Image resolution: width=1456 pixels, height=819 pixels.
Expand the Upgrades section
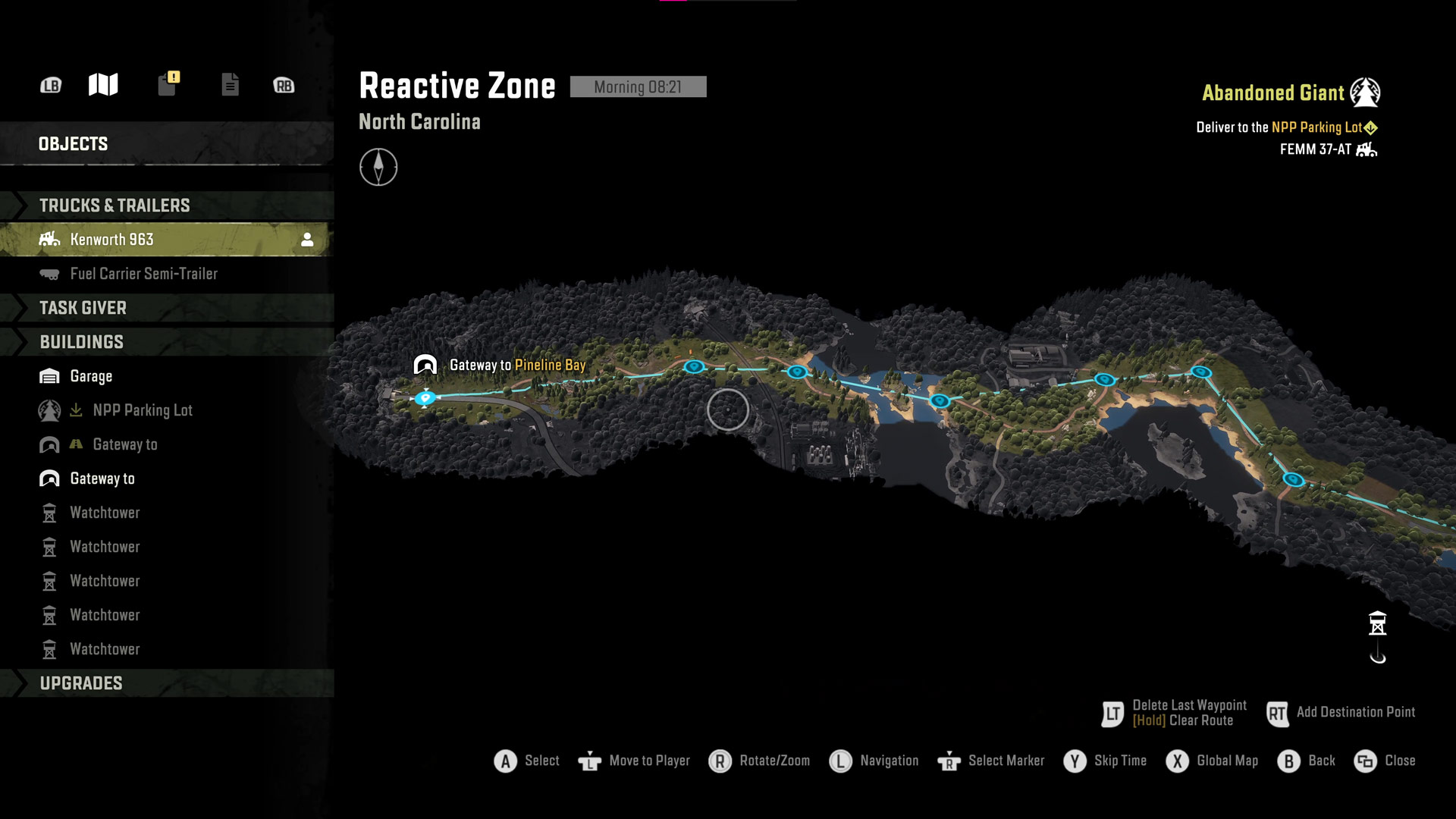coord(81,683)
